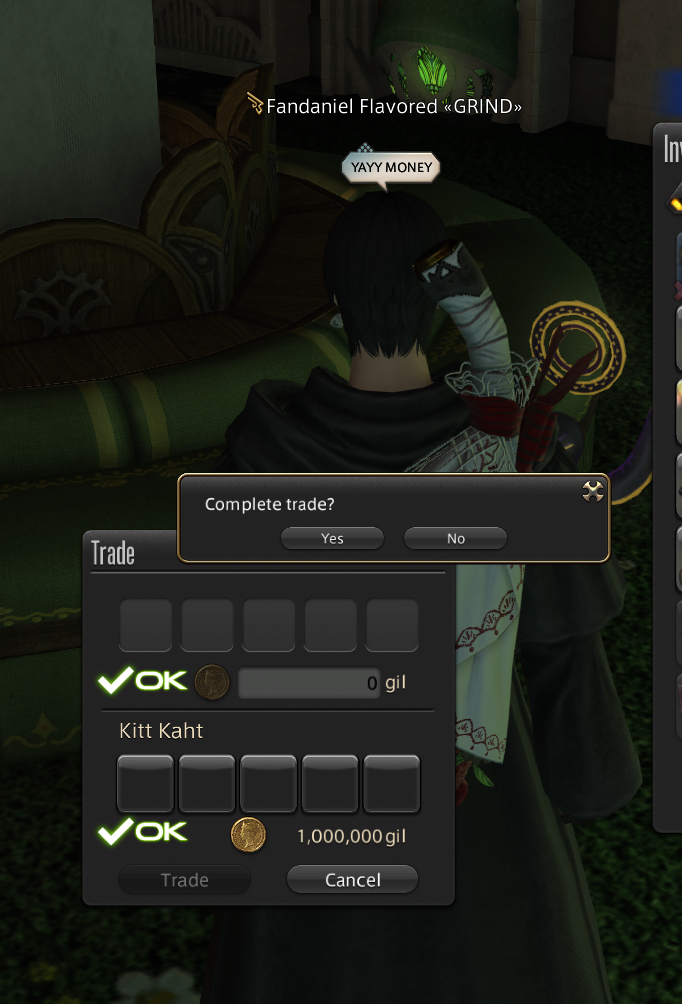Confirm the trade by choosing Yes

click(x=332, y=538)
